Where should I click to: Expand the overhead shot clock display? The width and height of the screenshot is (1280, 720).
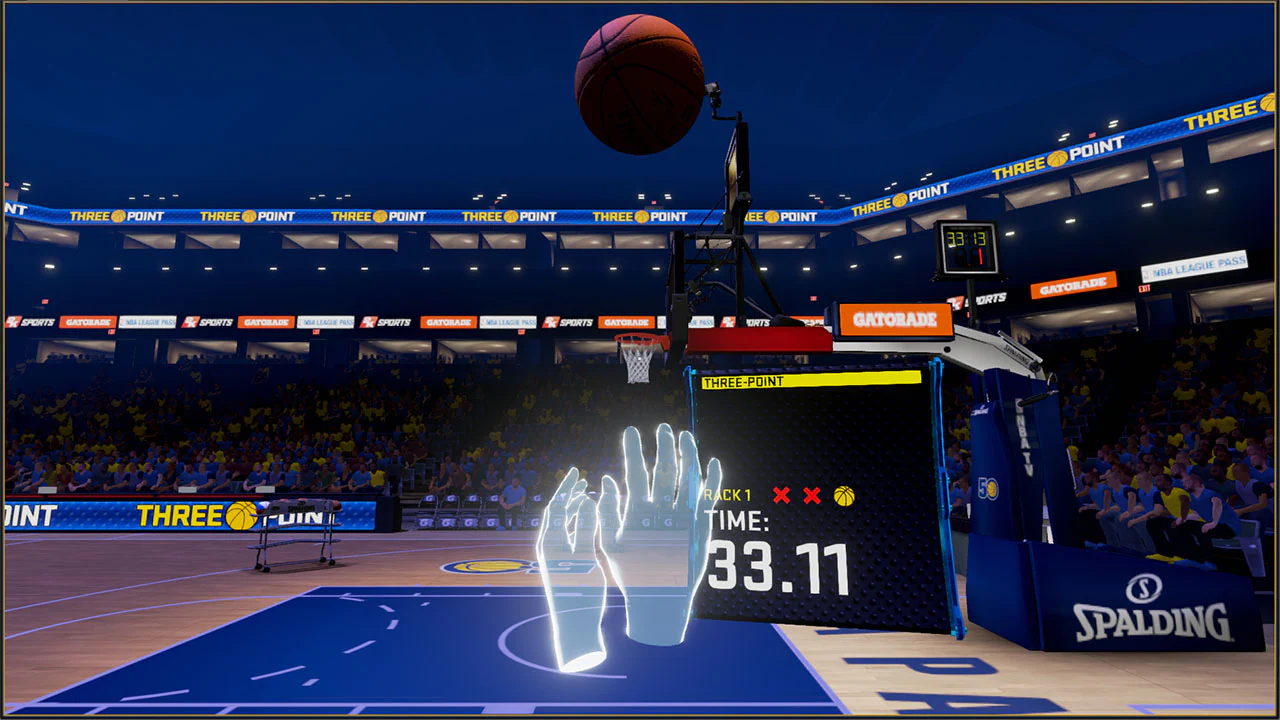[x=966, y=247]
